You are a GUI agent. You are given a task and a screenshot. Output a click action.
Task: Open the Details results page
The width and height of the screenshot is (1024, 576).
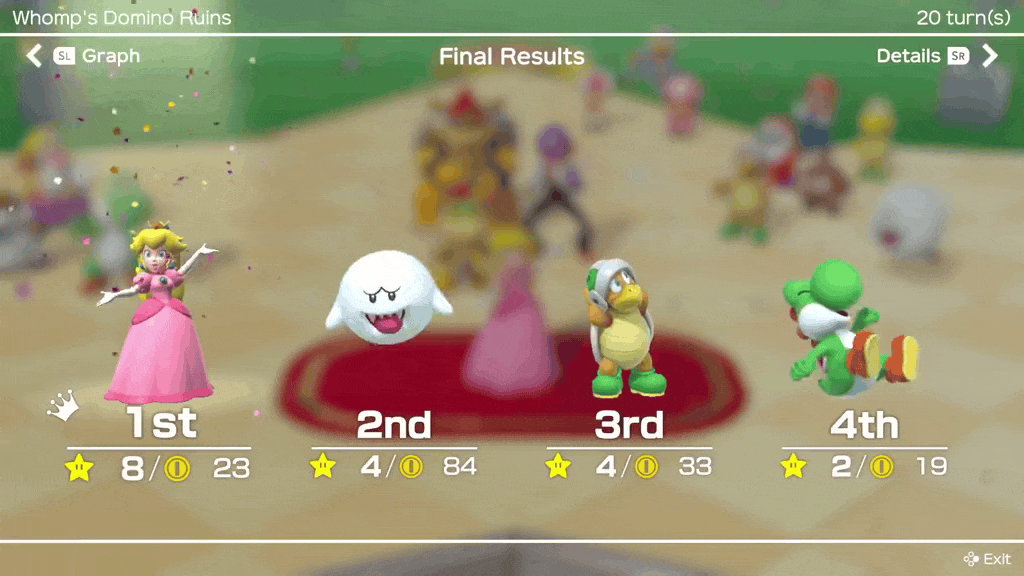pyautogui.click(x=936, y=56)
